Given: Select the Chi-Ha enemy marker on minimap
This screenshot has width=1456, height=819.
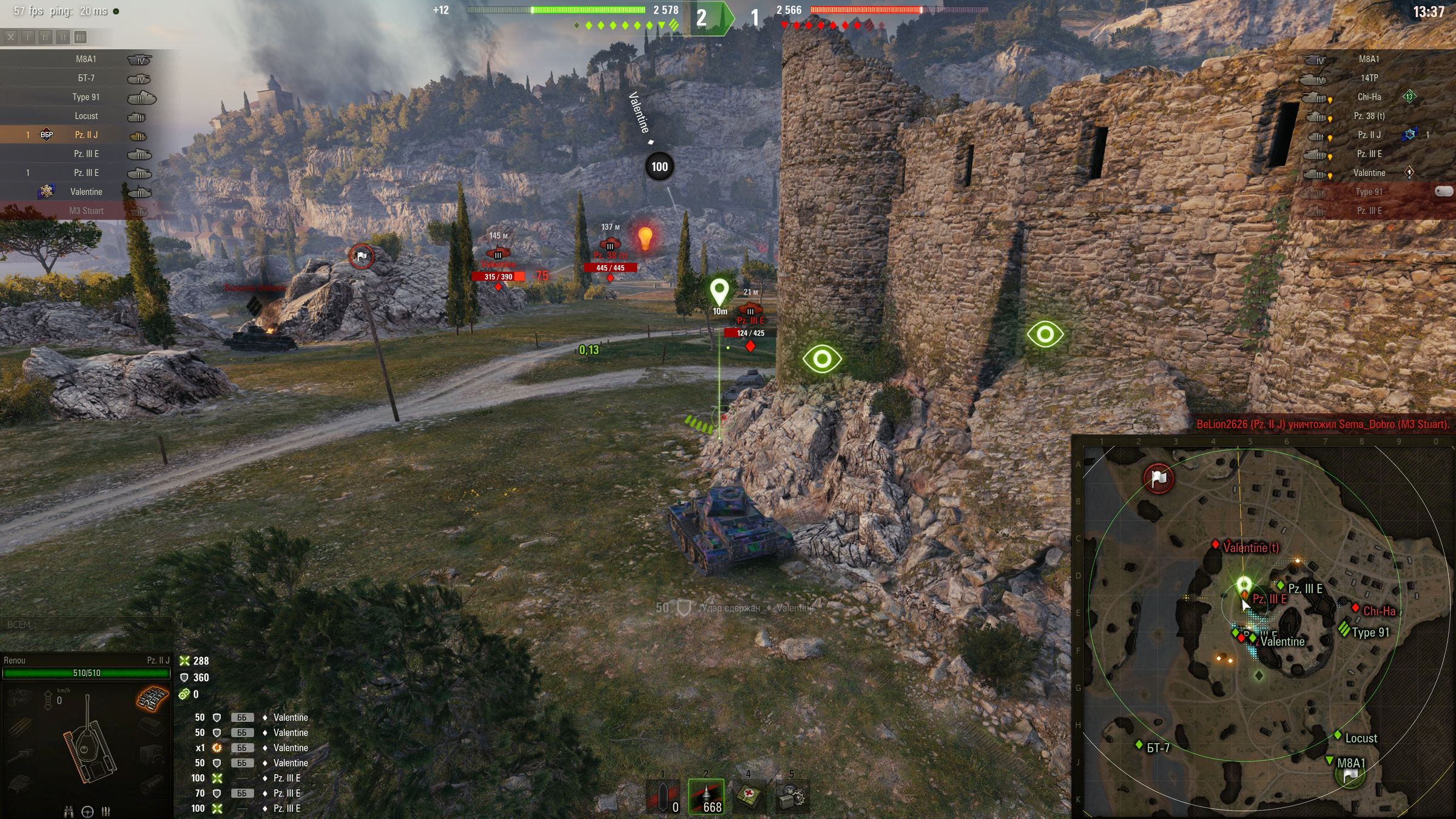Looking at the screenshot, I should coord(1355,608).
